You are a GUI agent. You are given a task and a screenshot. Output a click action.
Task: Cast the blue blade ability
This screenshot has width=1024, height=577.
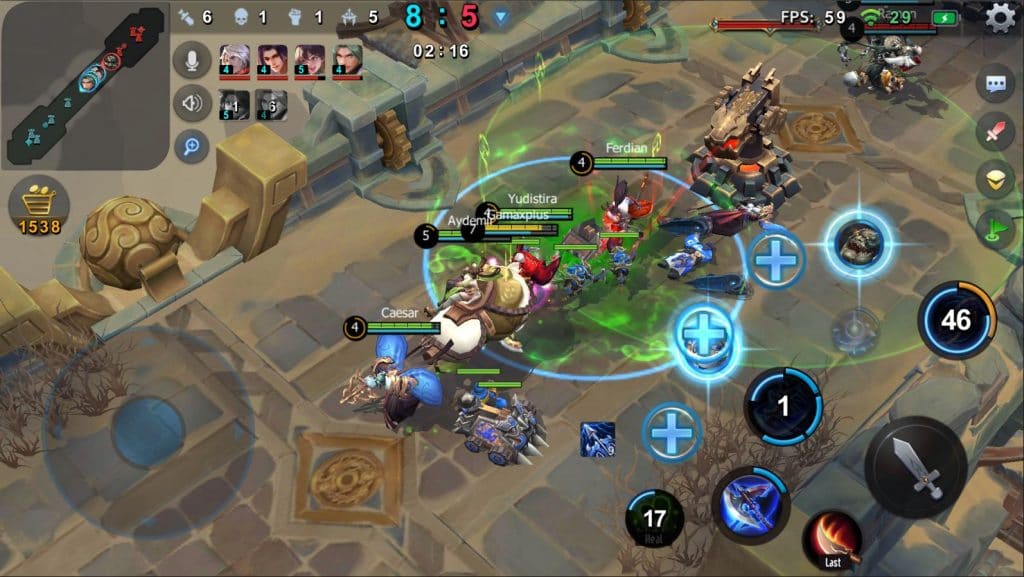pos(751,504)
